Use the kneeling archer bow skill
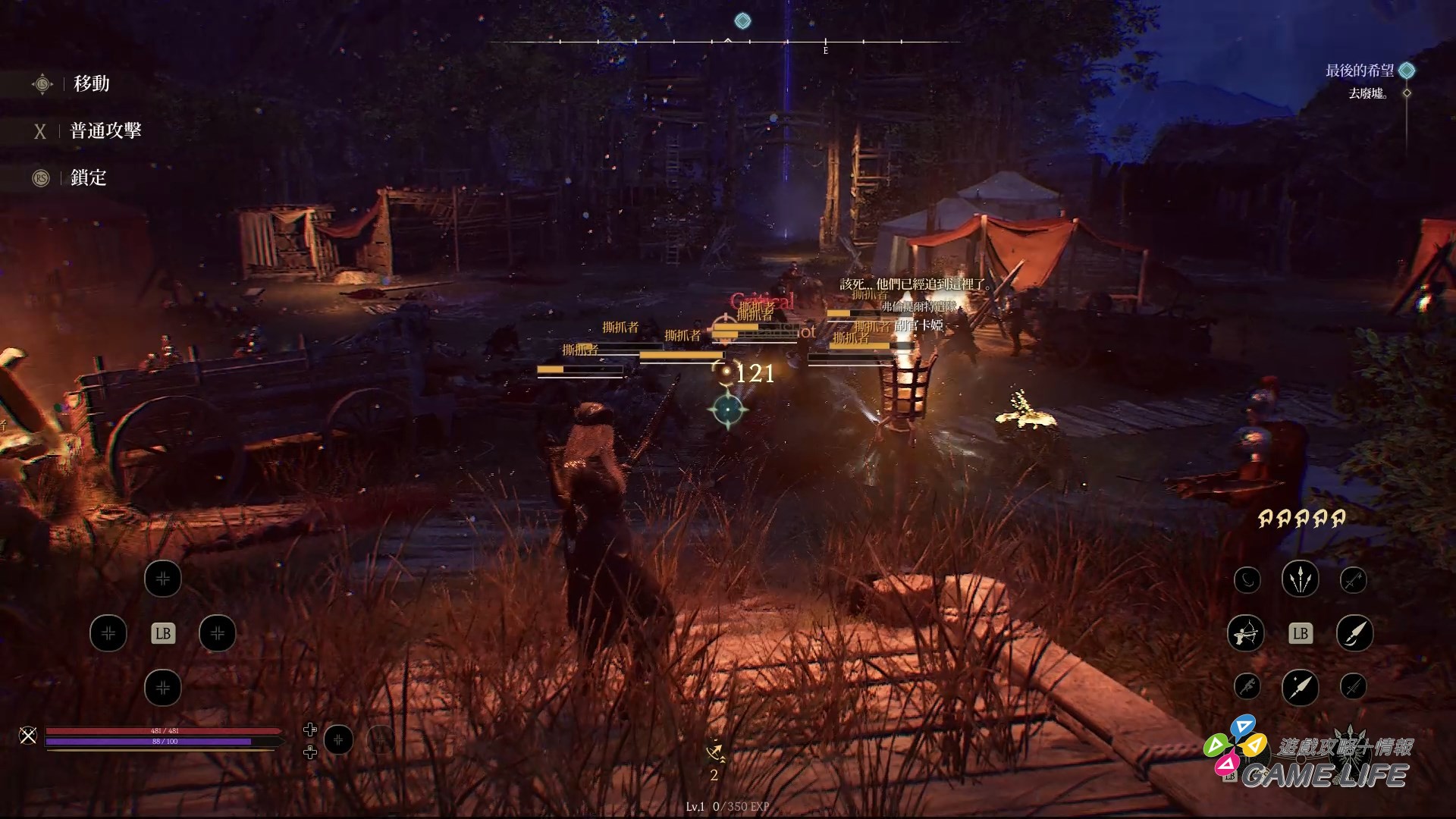Screen dimensions: 1456x819 pos(1245,633)
